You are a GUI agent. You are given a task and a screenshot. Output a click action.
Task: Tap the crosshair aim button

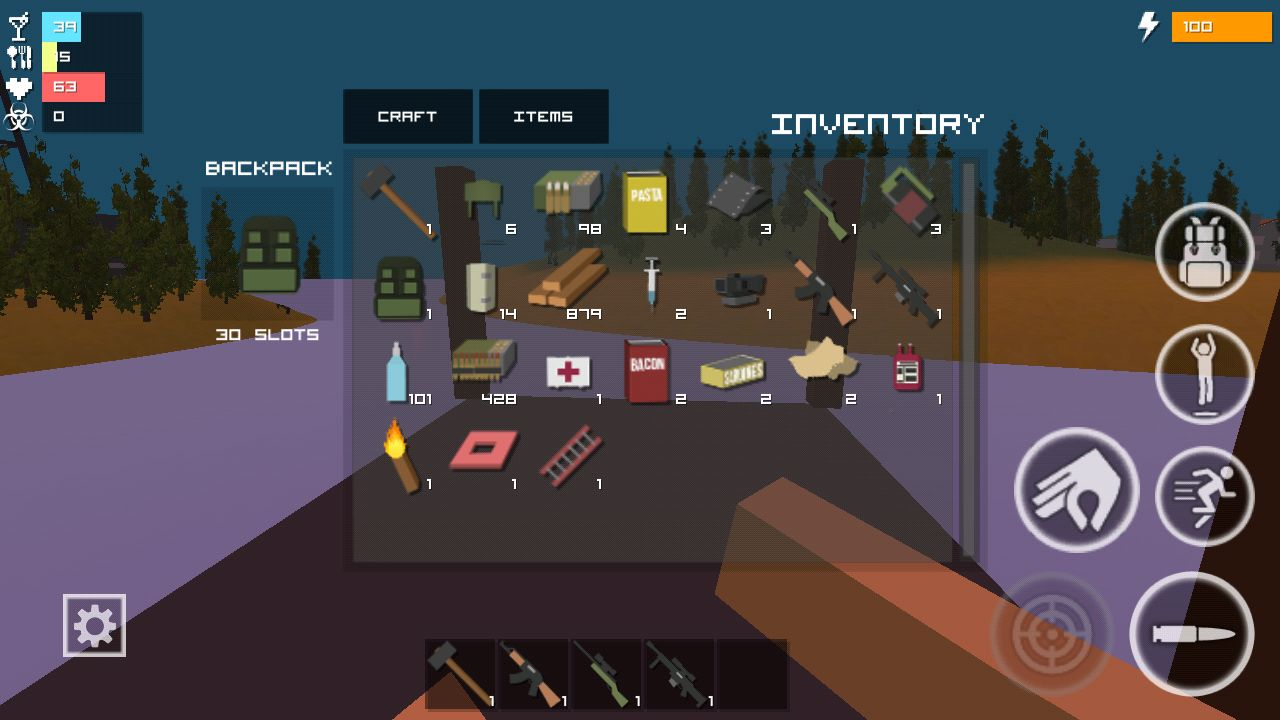click(x=1051, y=634)
